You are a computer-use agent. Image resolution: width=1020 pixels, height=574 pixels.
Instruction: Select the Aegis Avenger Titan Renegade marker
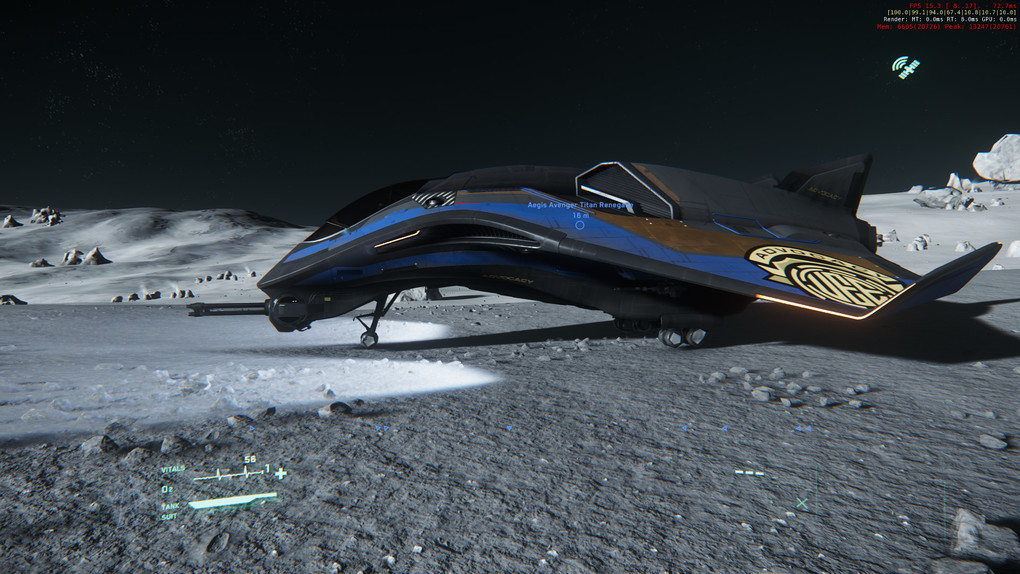pos(580,225)
